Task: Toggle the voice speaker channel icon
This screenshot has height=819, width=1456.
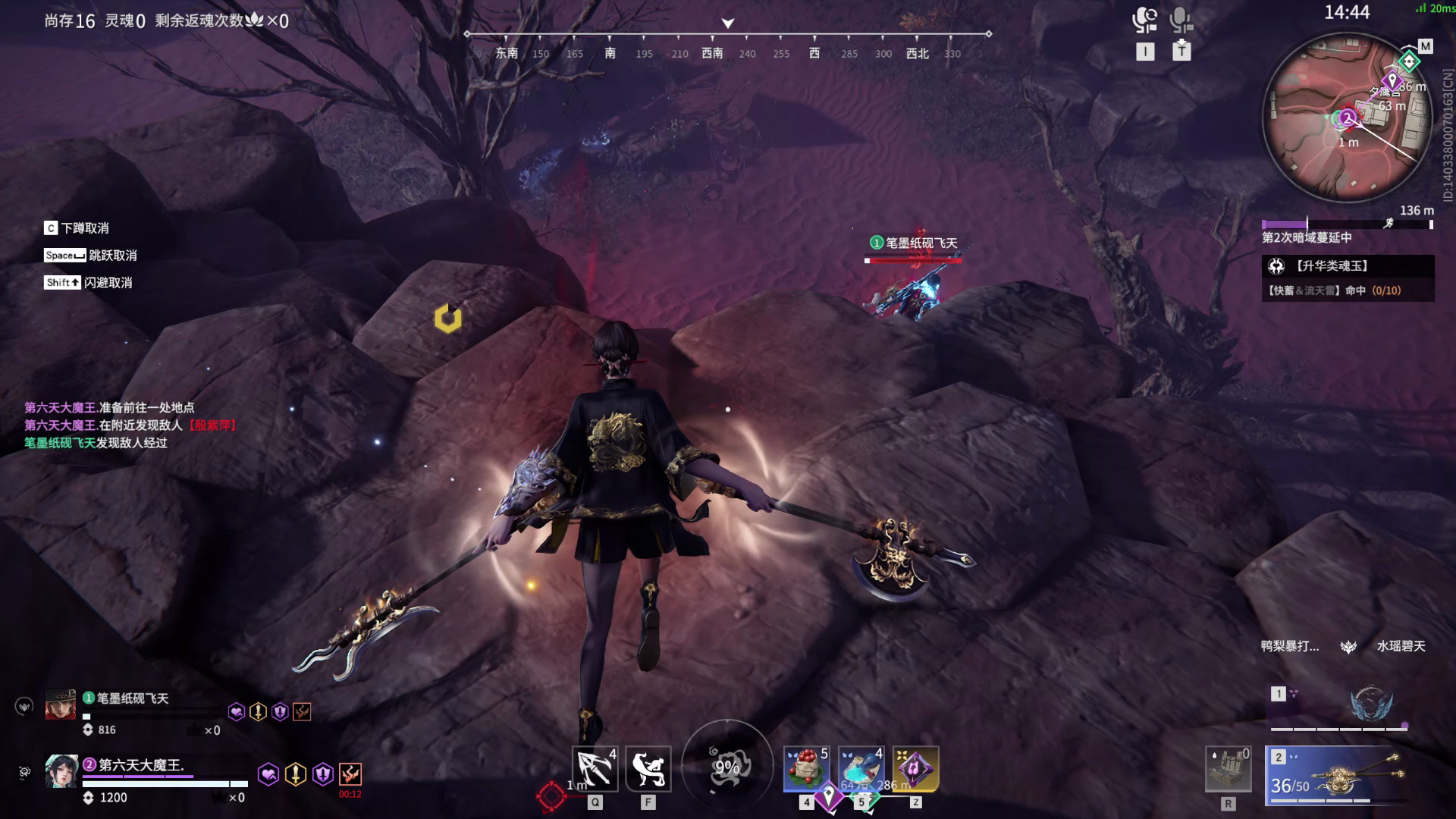Action: tap(1144, 20)
